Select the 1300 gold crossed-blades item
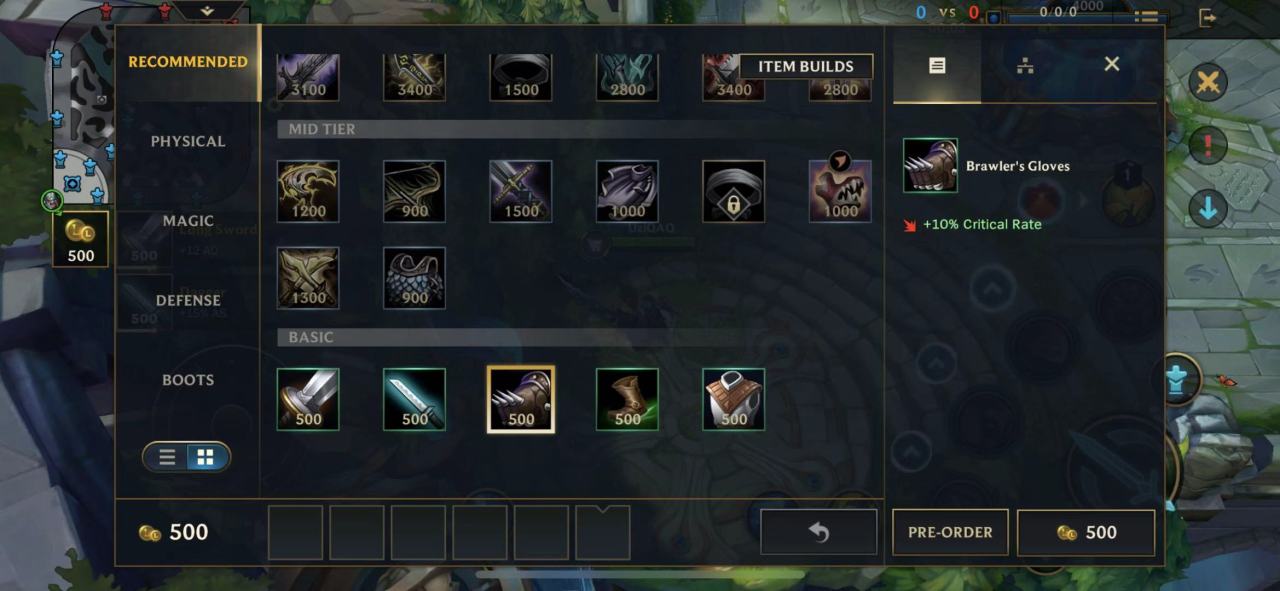Viewport: 1280px width, 591px height. [308, 278]
